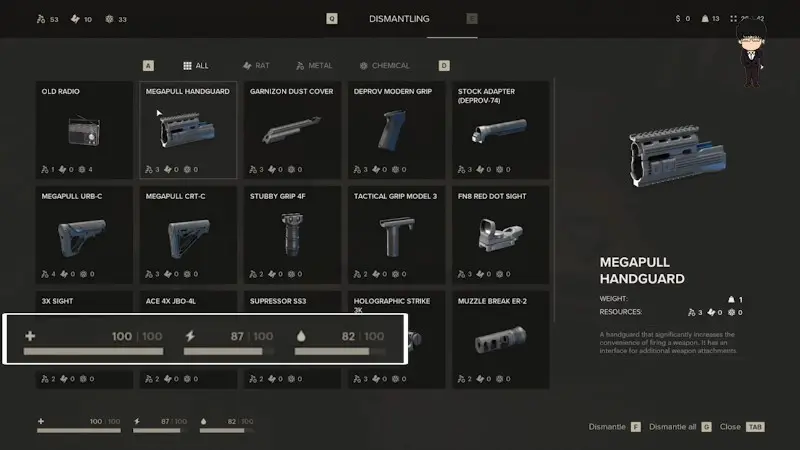The width and height of the screenshot is (800, 450).
Task: Select the Old Radio item
Action: coord(84,130)
